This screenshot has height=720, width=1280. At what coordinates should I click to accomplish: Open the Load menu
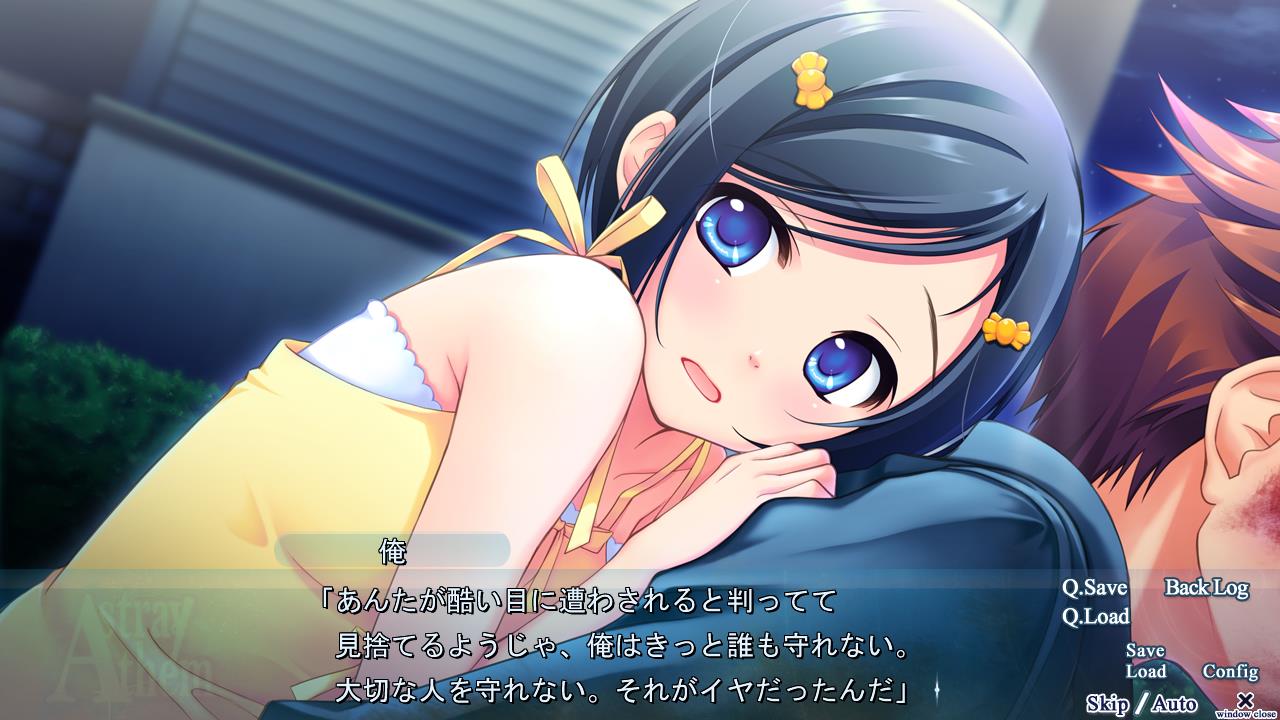(1145, 672)
